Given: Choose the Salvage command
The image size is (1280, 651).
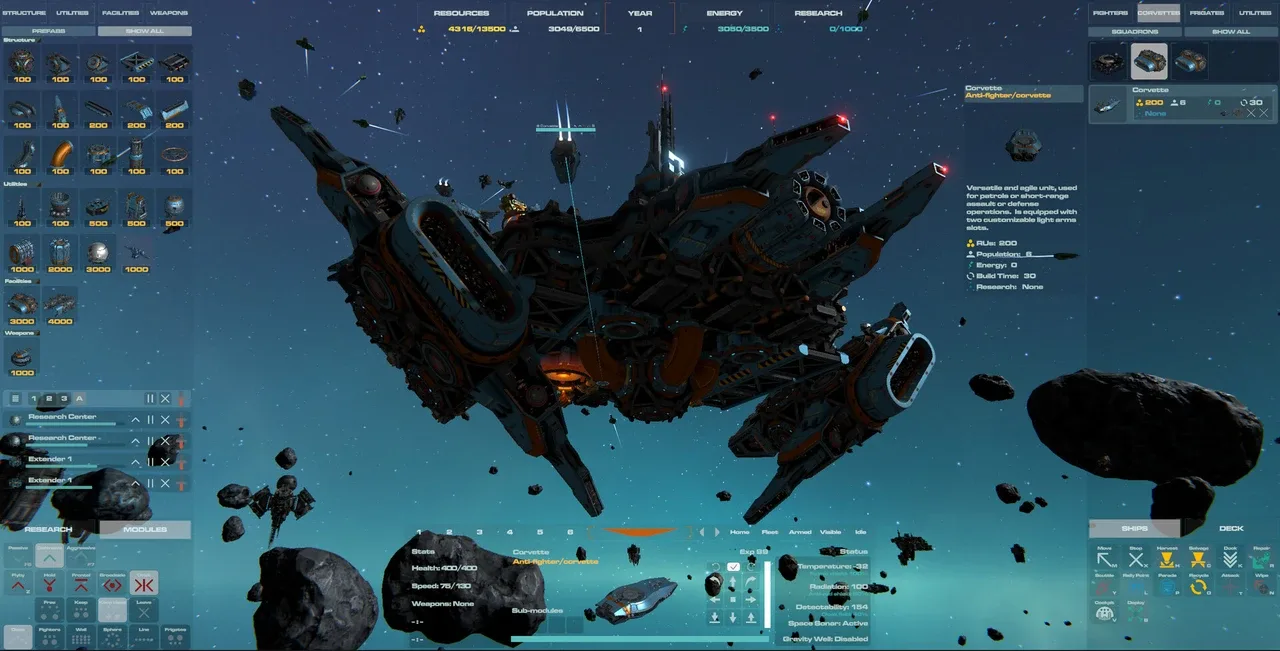Looking at the screenshot, I should [1198, 559].
